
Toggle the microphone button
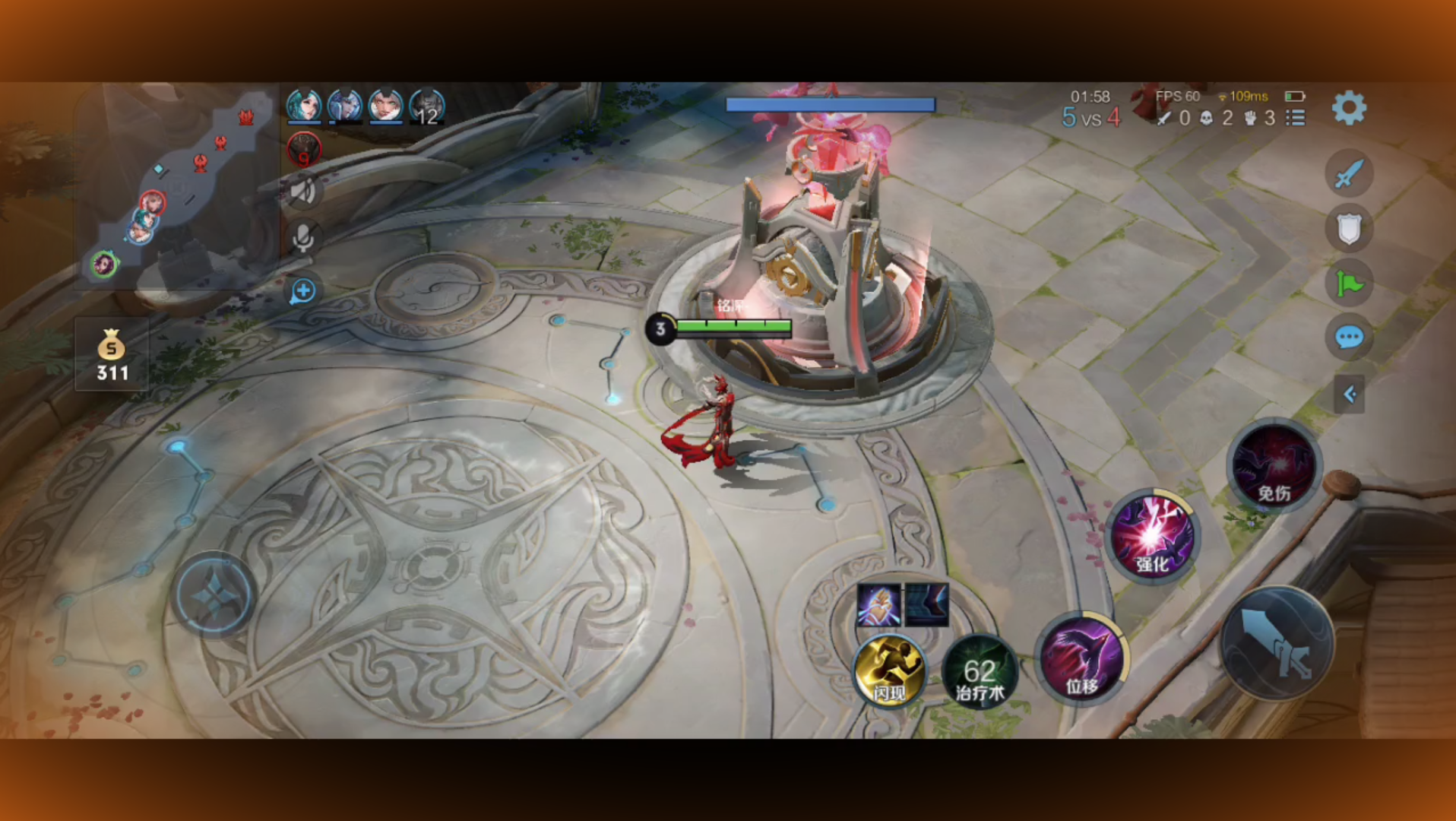(x=302, y=238)
